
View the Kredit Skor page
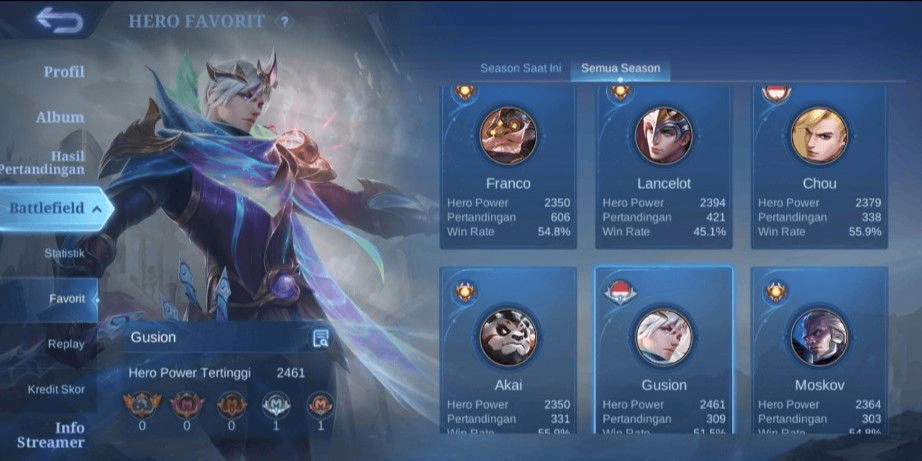coord(56,389)
